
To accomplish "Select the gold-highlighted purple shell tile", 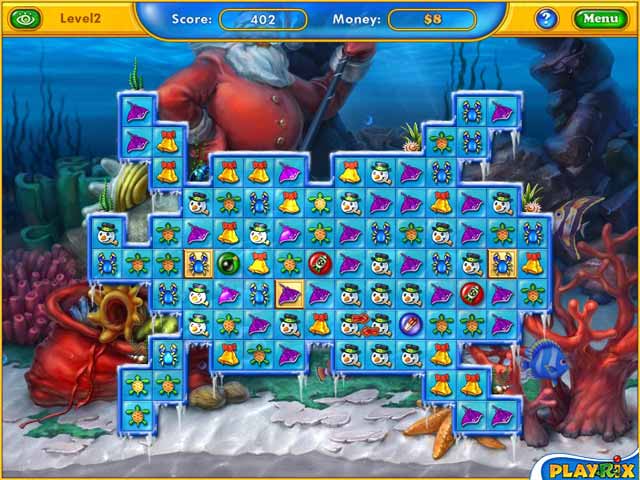I will (x=289, y=294).
